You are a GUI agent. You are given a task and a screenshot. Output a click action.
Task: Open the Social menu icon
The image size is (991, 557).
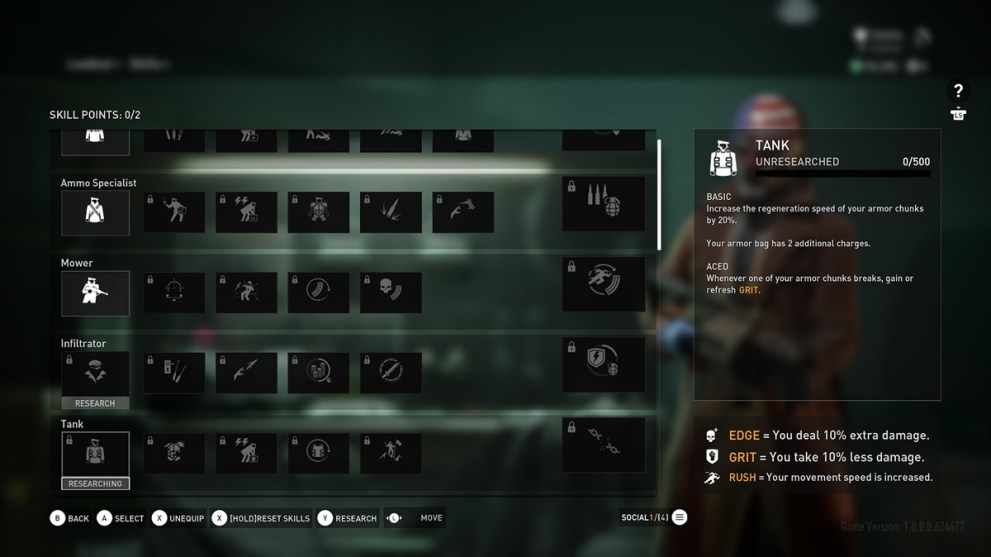[x=679, y=517]
